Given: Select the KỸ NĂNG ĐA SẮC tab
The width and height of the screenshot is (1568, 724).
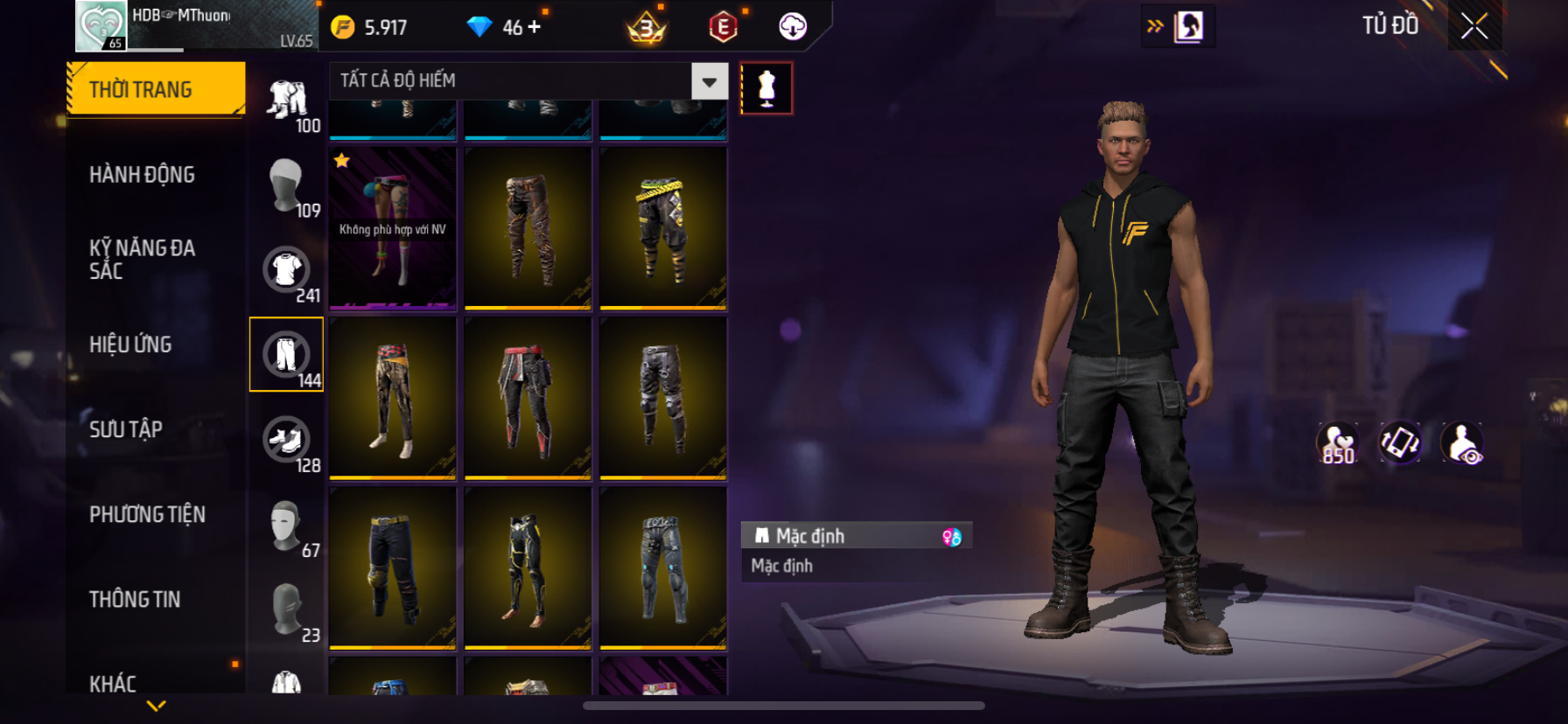Looking at the screenshot, I should click(x=142, y=259).
